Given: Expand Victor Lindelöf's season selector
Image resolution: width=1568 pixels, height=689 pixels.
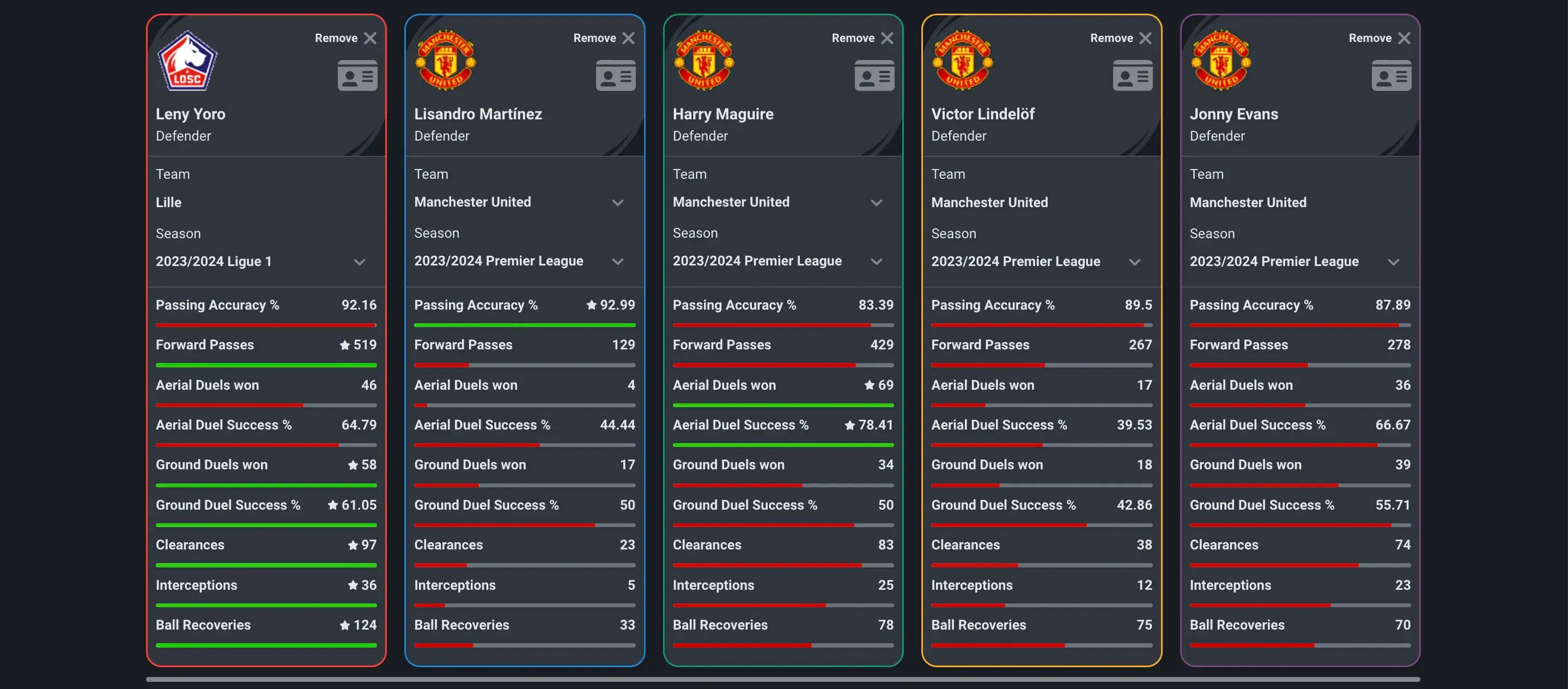Looking at the screenshot, I should 1135,261.
